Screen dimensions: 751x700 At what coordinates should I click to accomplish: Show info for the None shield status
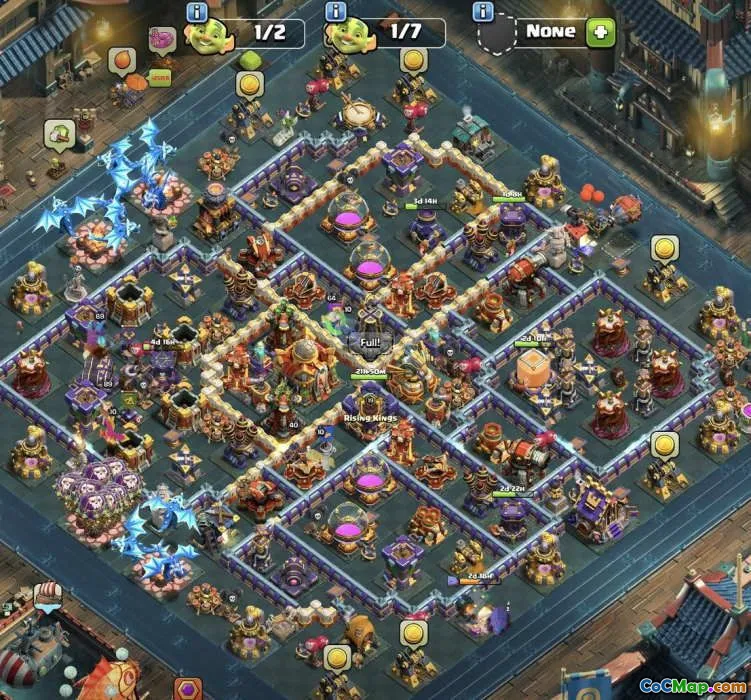click(485, 12)
